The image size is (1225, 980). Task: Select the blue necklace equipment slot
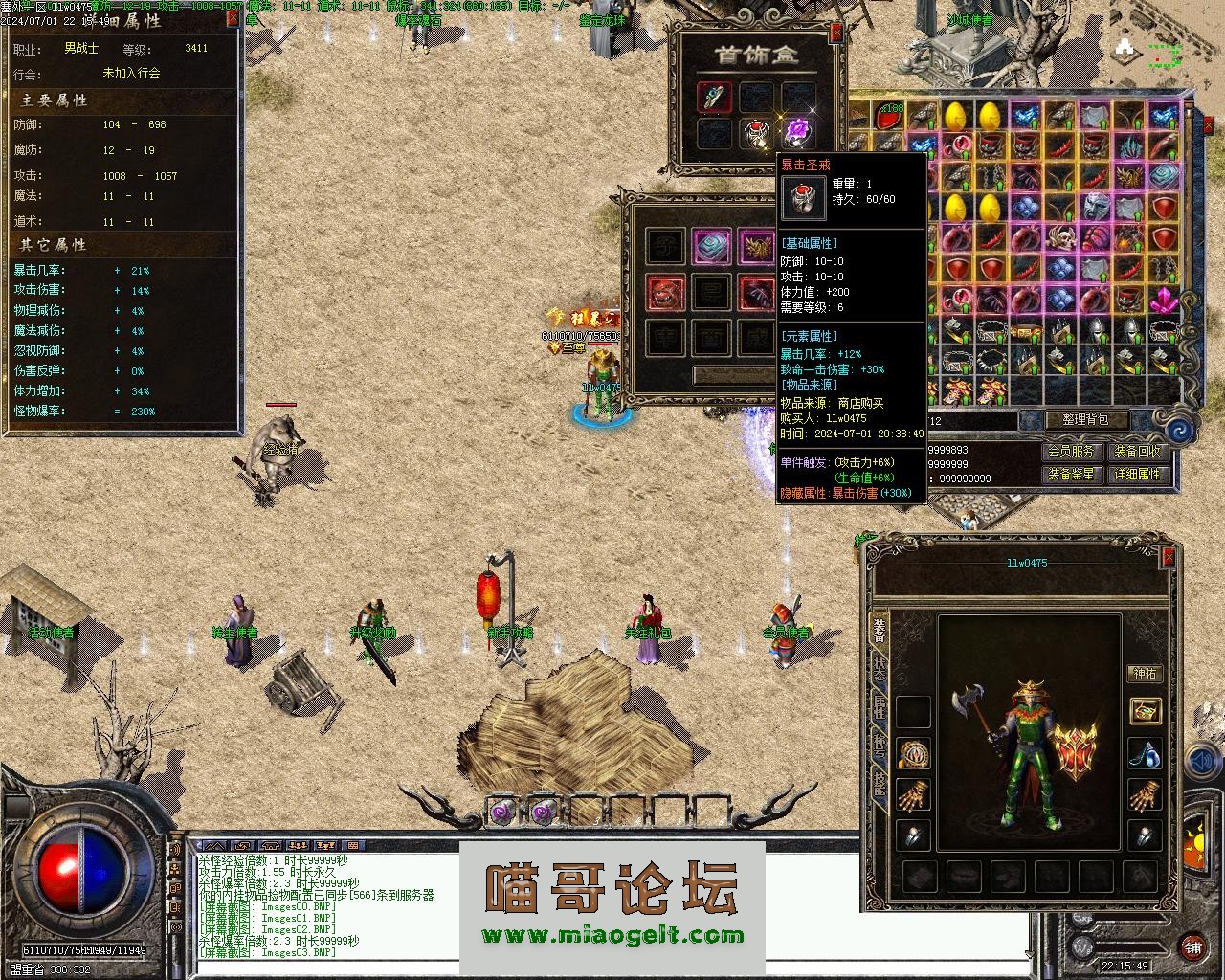[1145, 753]
